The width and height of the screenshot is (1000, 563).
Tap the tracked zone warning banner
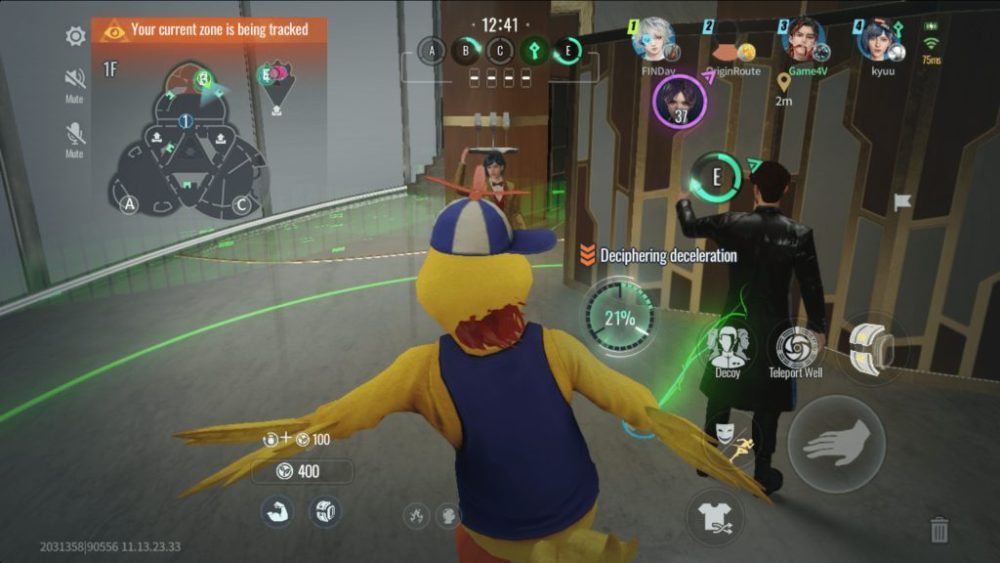tap(209, 30)
